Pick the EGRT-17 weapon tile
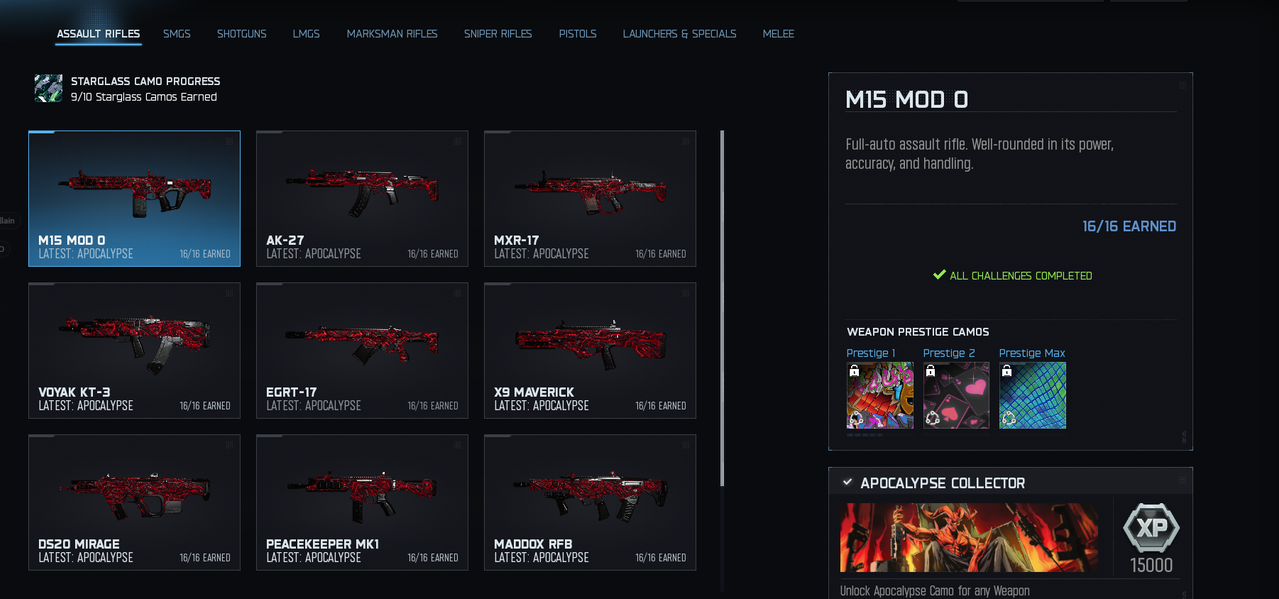 (362, 350)
